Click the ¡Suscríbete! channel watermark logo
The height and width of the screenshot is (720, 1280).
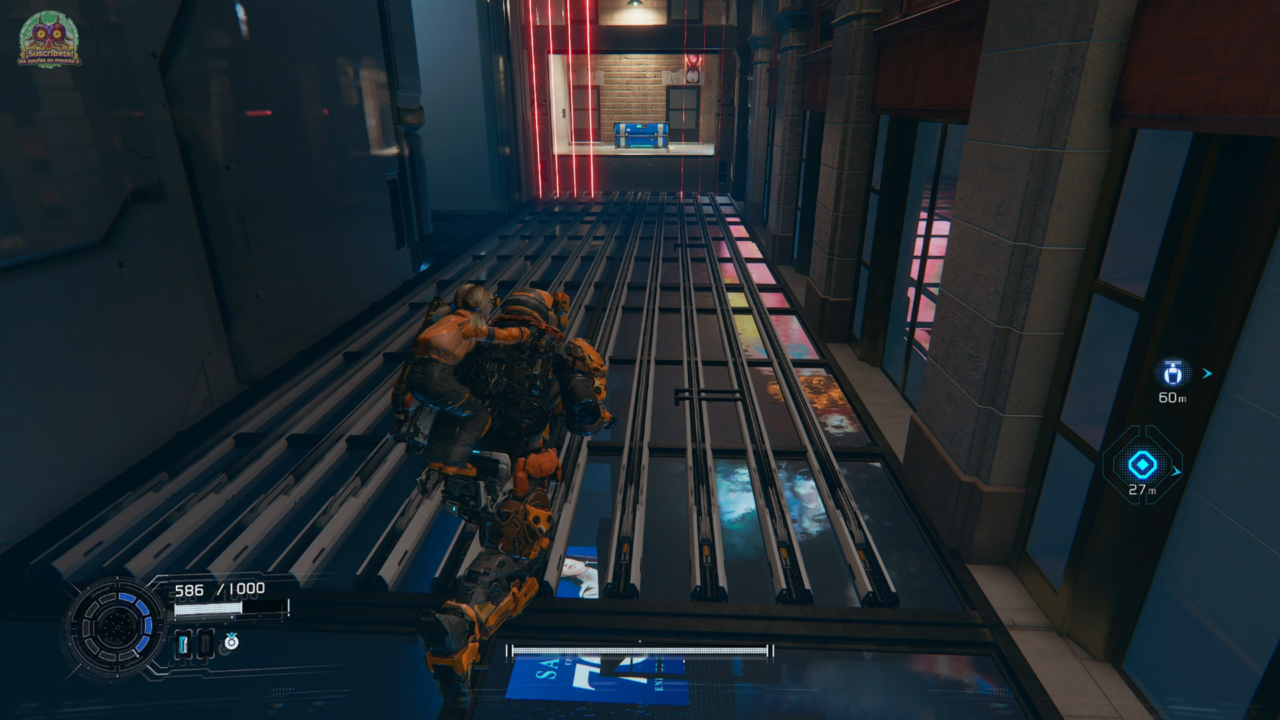49,39
